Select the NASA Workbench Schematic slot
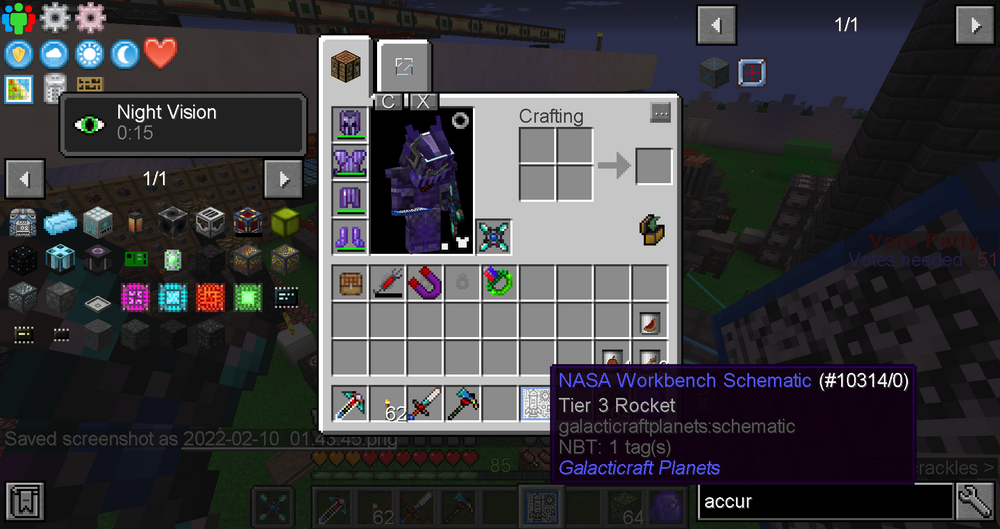 click(x=537, y=404)
